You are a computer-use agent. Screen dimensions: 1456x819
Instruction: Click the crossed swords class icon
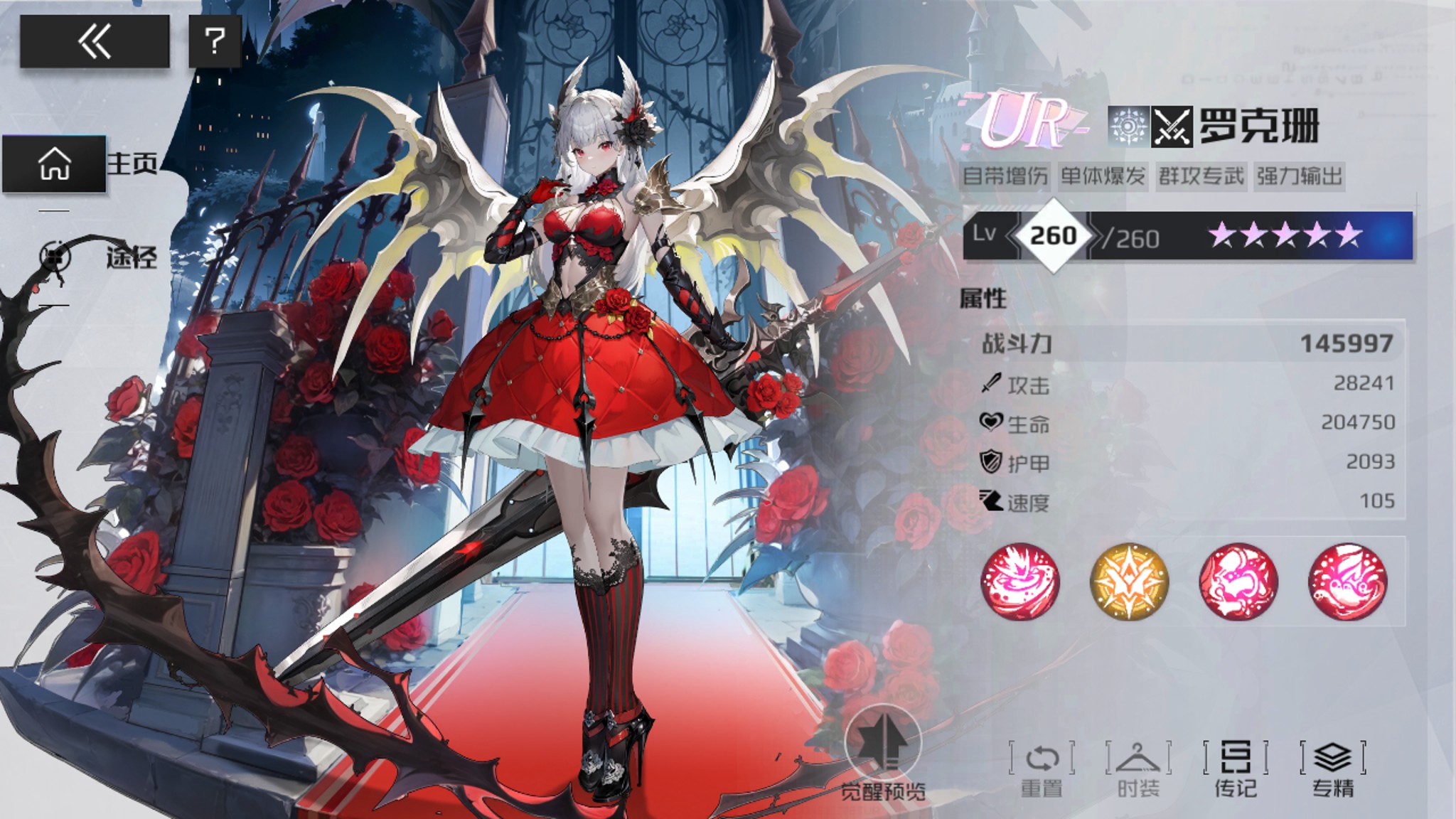tap(1172, 127)
